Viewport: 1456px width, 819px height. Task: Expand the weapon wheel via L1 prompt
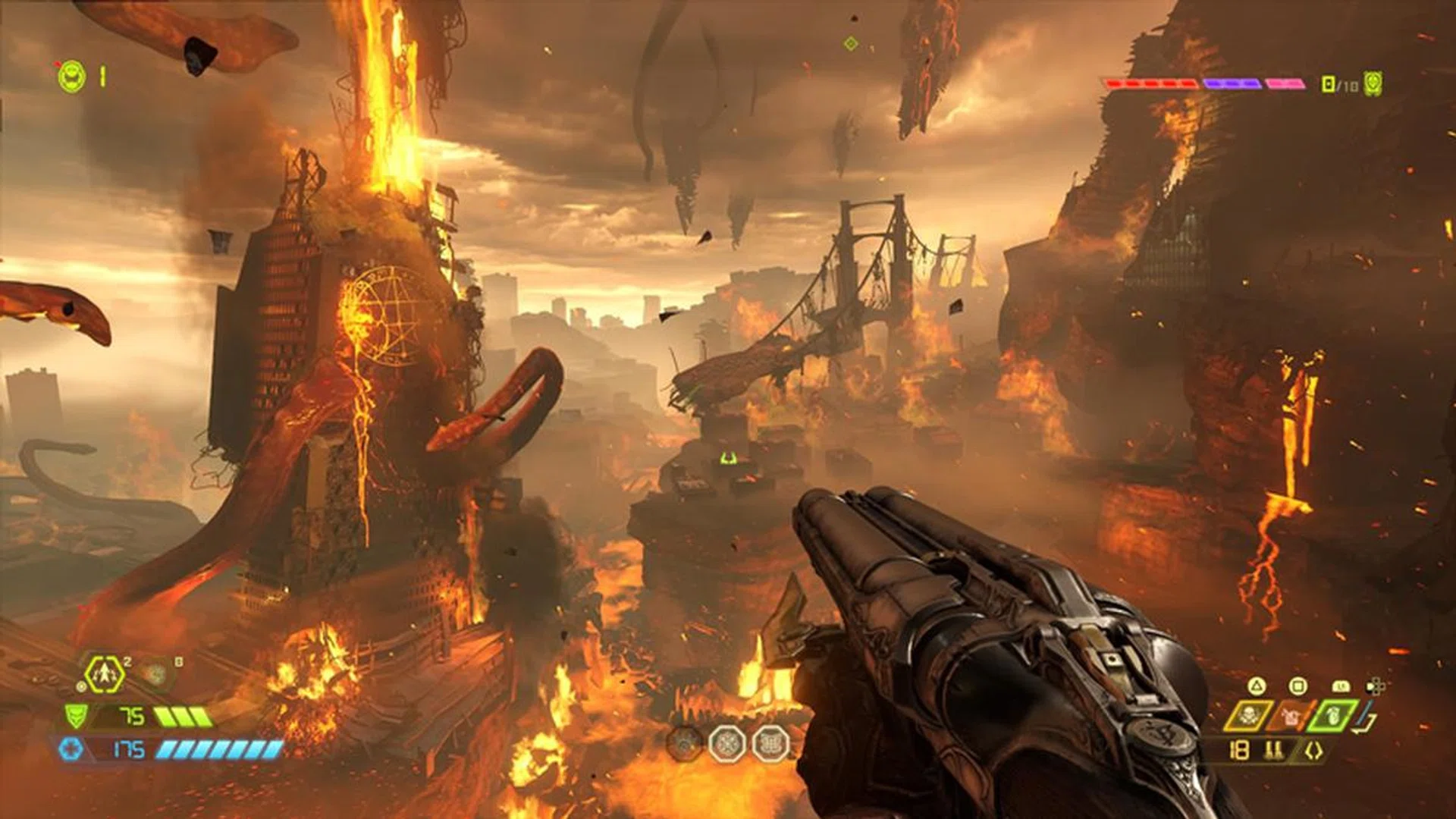click(1341, 686)
